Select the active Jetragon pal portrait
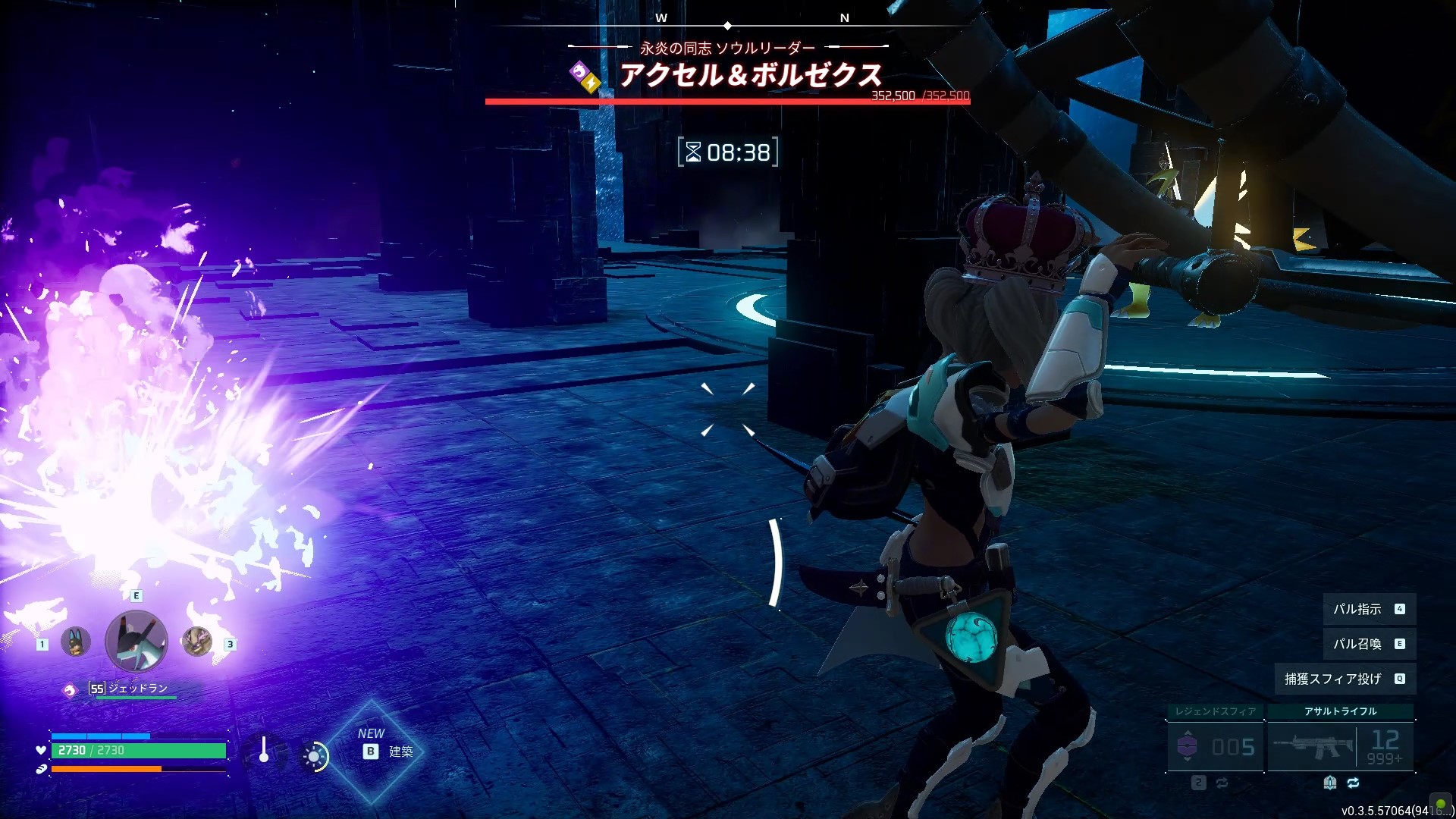This screenshot has width=1456, height=819. click(x=136, y=642)
